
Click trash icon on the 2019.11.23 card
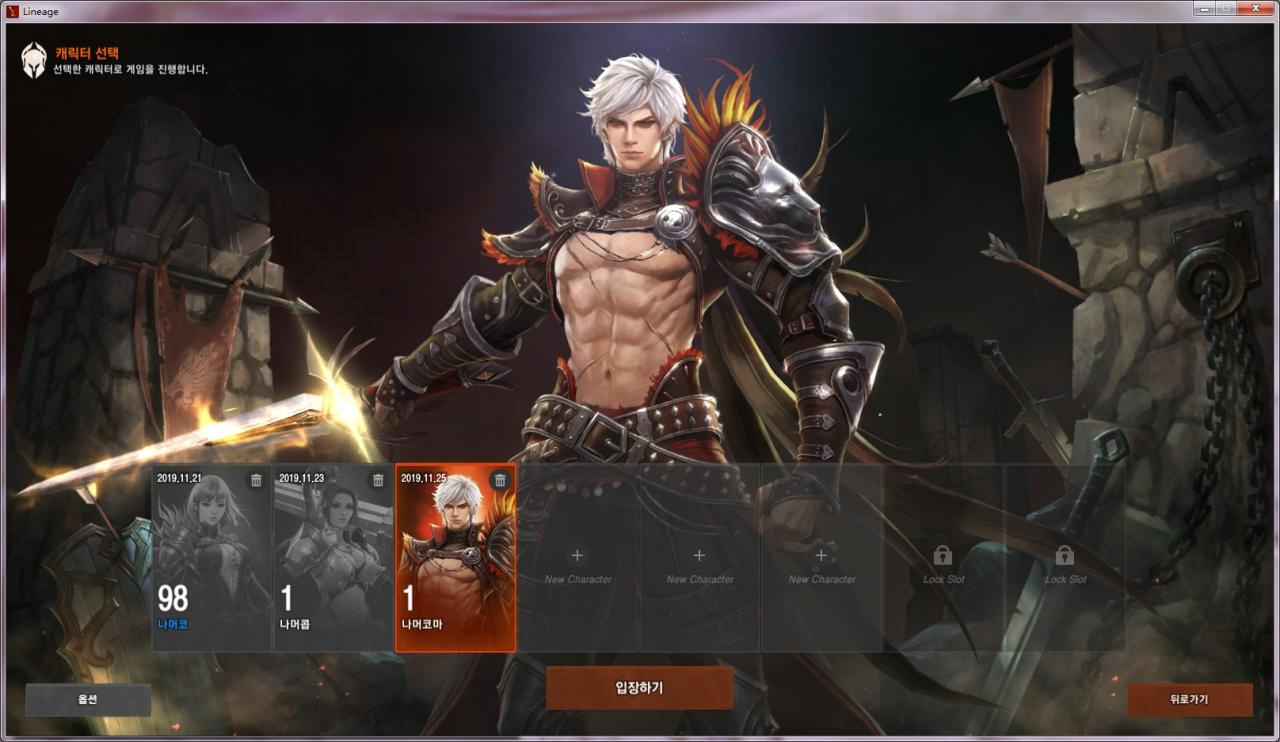378,480
